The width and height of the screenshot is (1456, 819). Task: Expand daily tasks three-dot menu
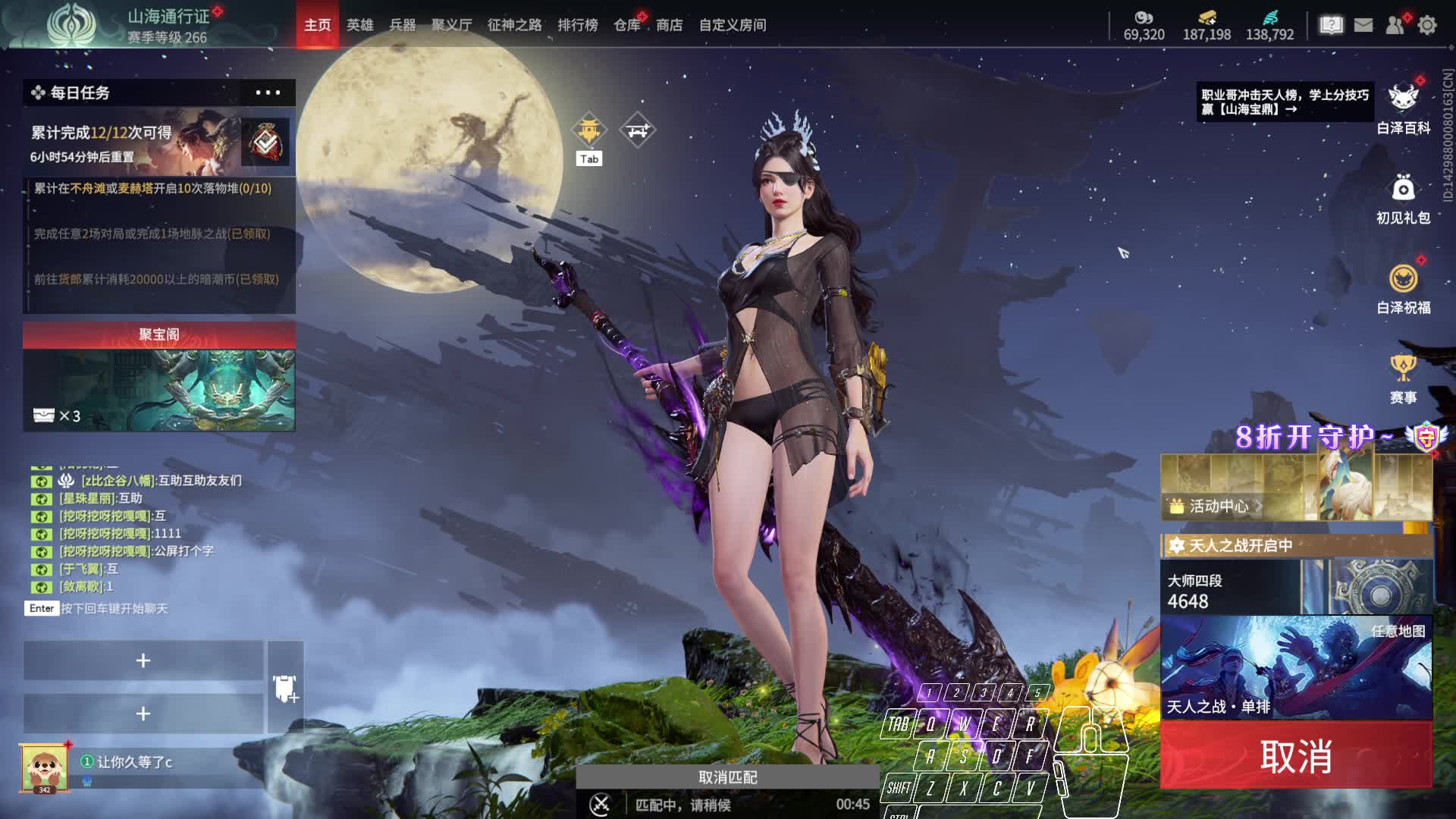click(x=268, y=93)
